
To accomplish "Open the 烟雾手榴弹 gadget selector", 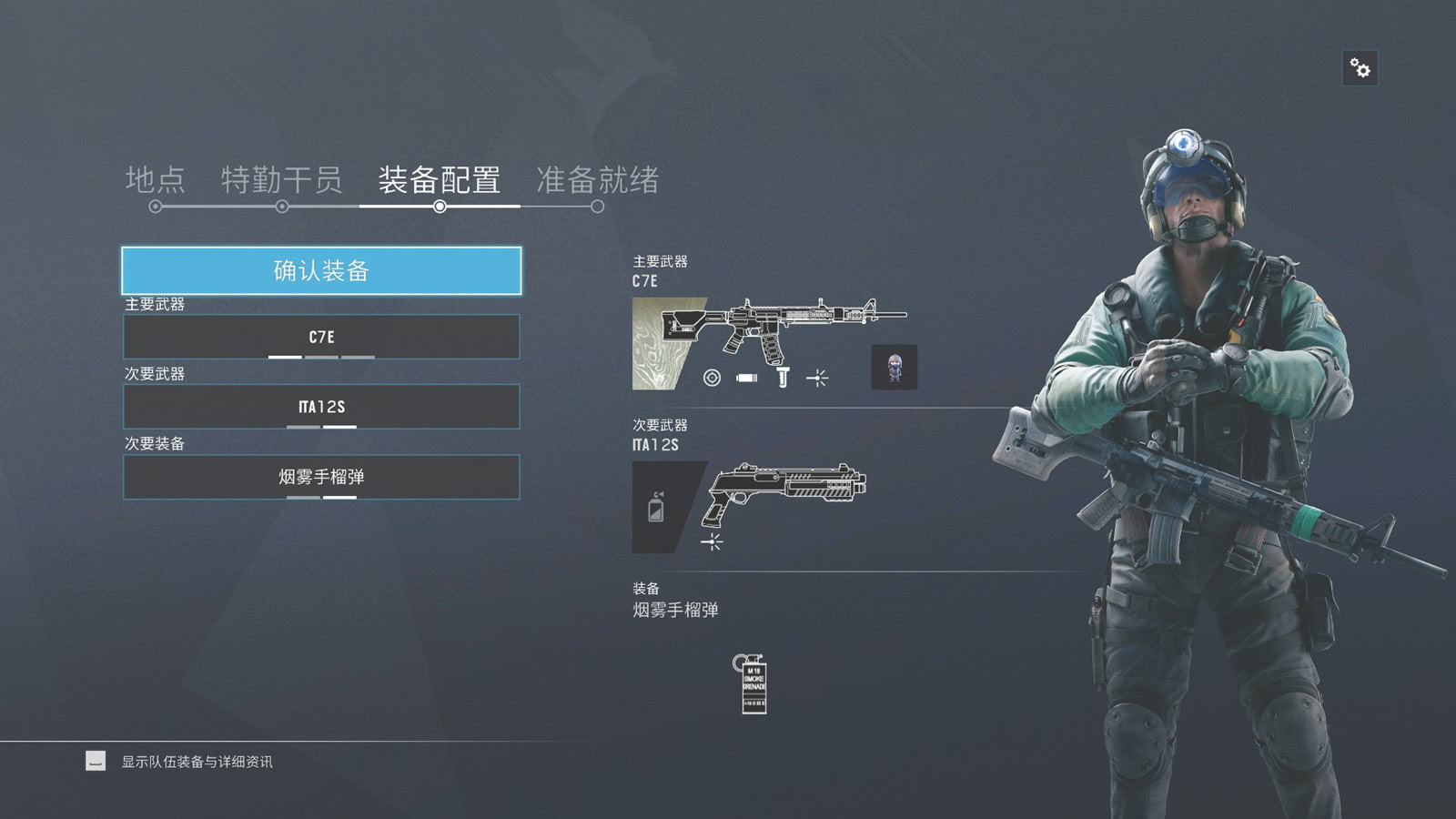I will (x=321, y=477).
